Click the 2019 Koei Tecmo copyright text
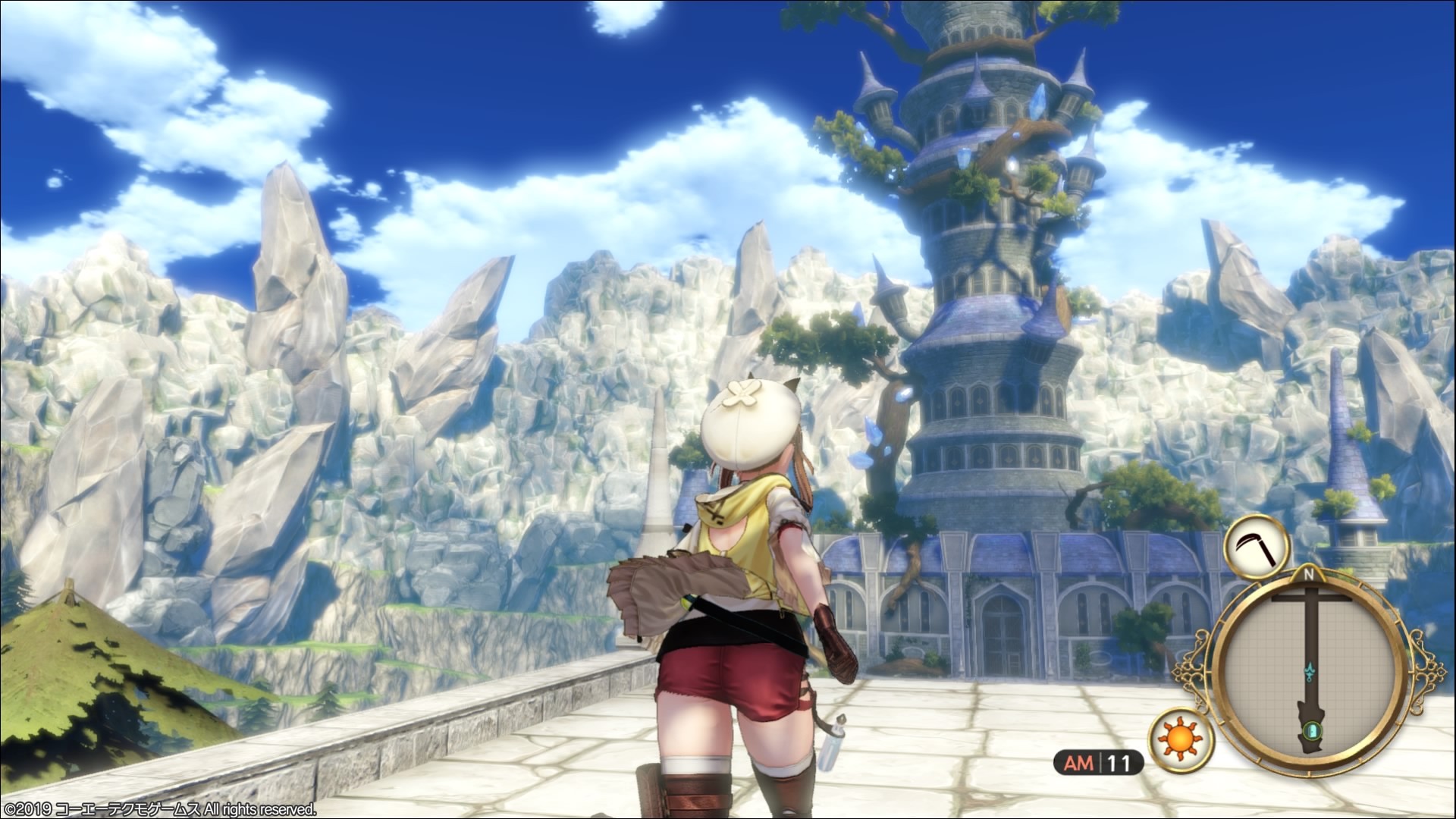Image resolution: width=1456 pixels, height=819 pixels. click(159, 809)
